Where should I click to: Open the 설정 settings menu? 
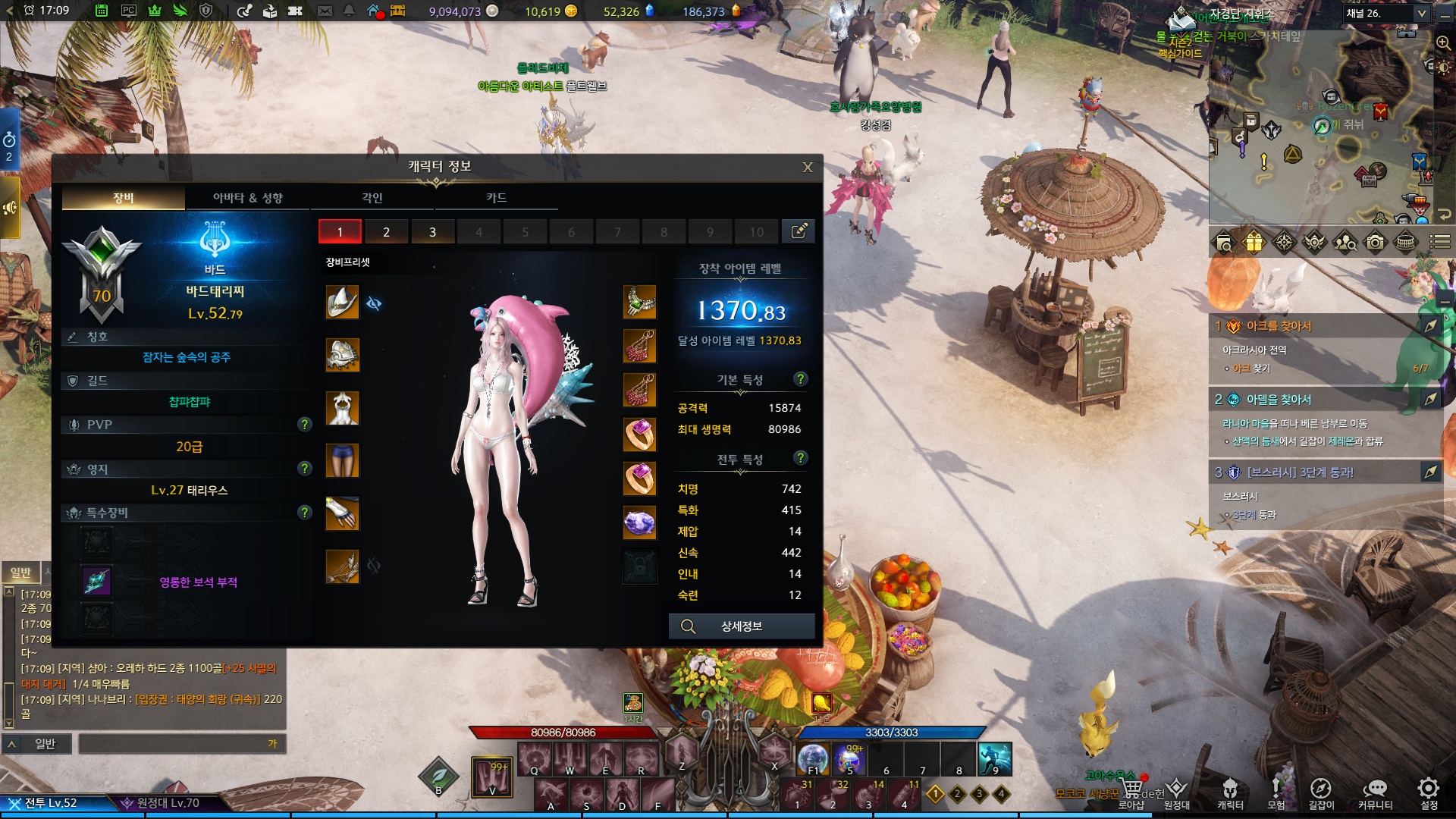click(1429, 792)
